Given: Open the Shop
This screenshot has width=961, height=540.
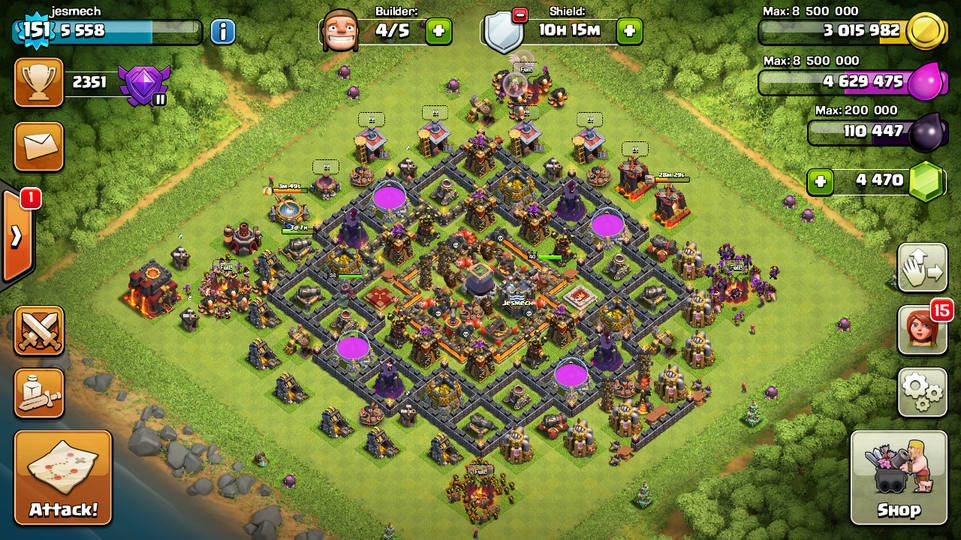Looking at the screenshot, I should tap(898, 477).
